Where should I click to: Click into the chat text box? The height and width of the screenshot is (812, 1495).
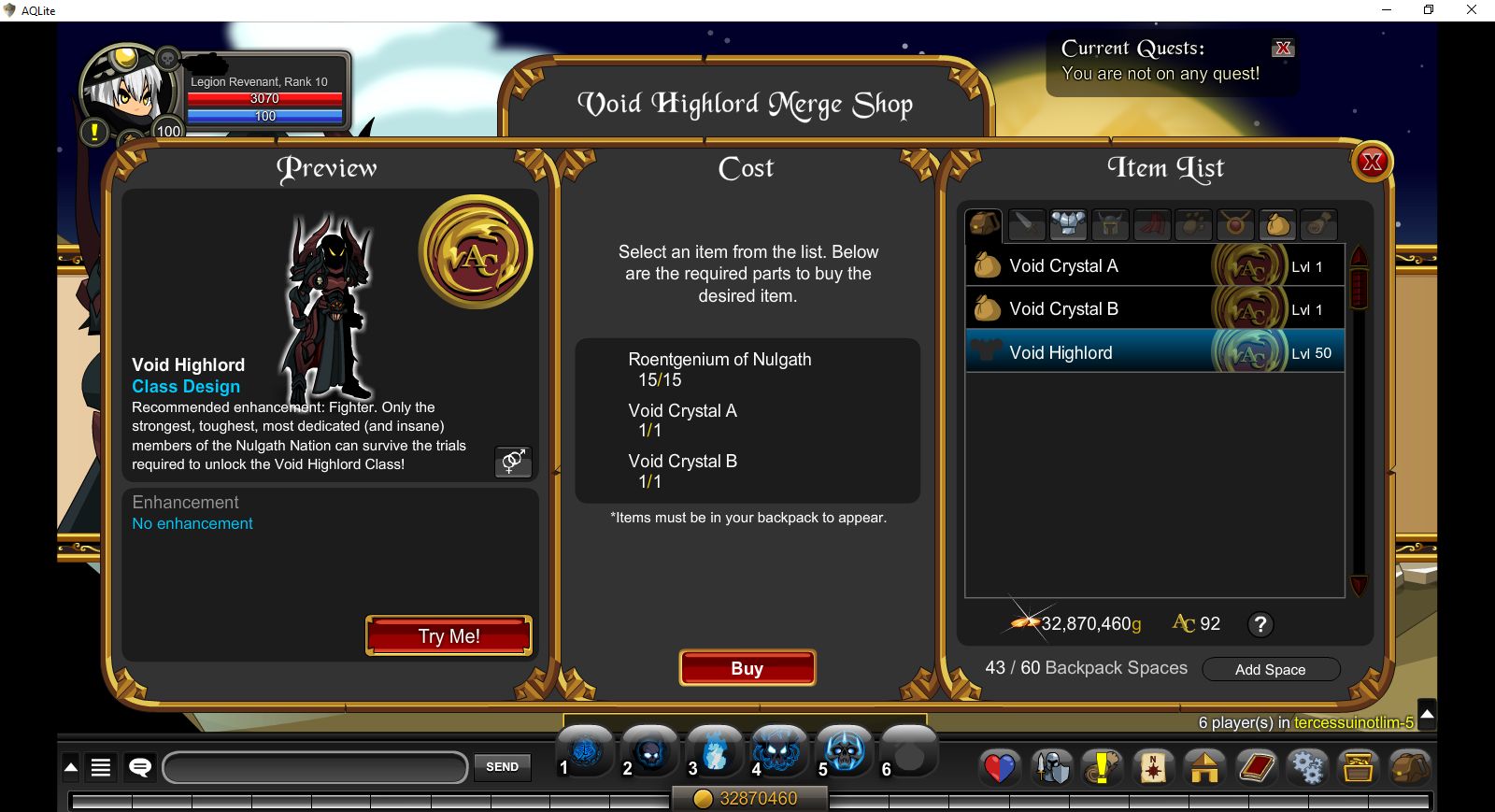point(315,768)
